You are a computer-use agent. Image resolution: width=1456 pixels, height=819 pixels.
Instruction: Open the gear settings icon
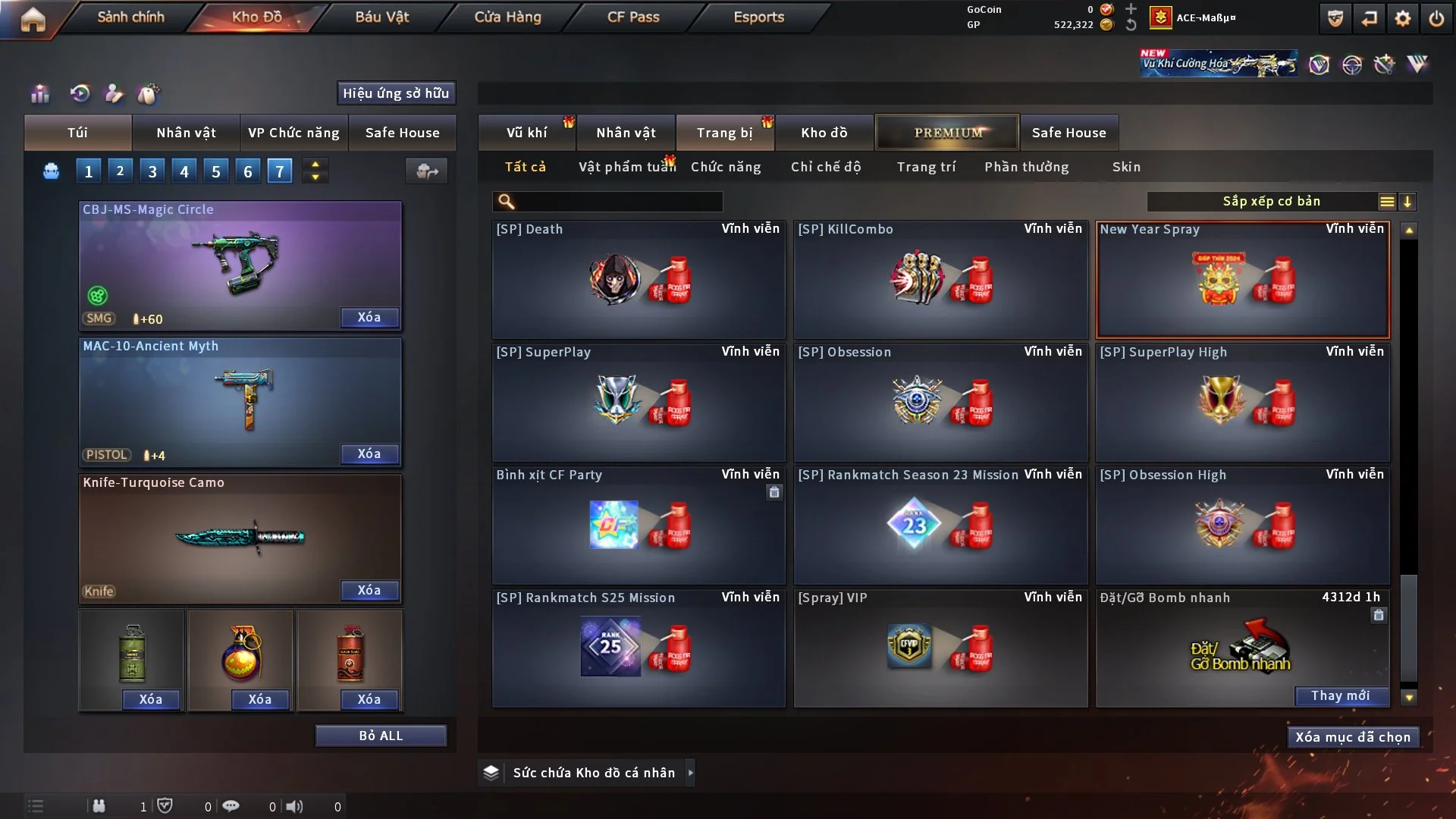(x=1402, y=18)
